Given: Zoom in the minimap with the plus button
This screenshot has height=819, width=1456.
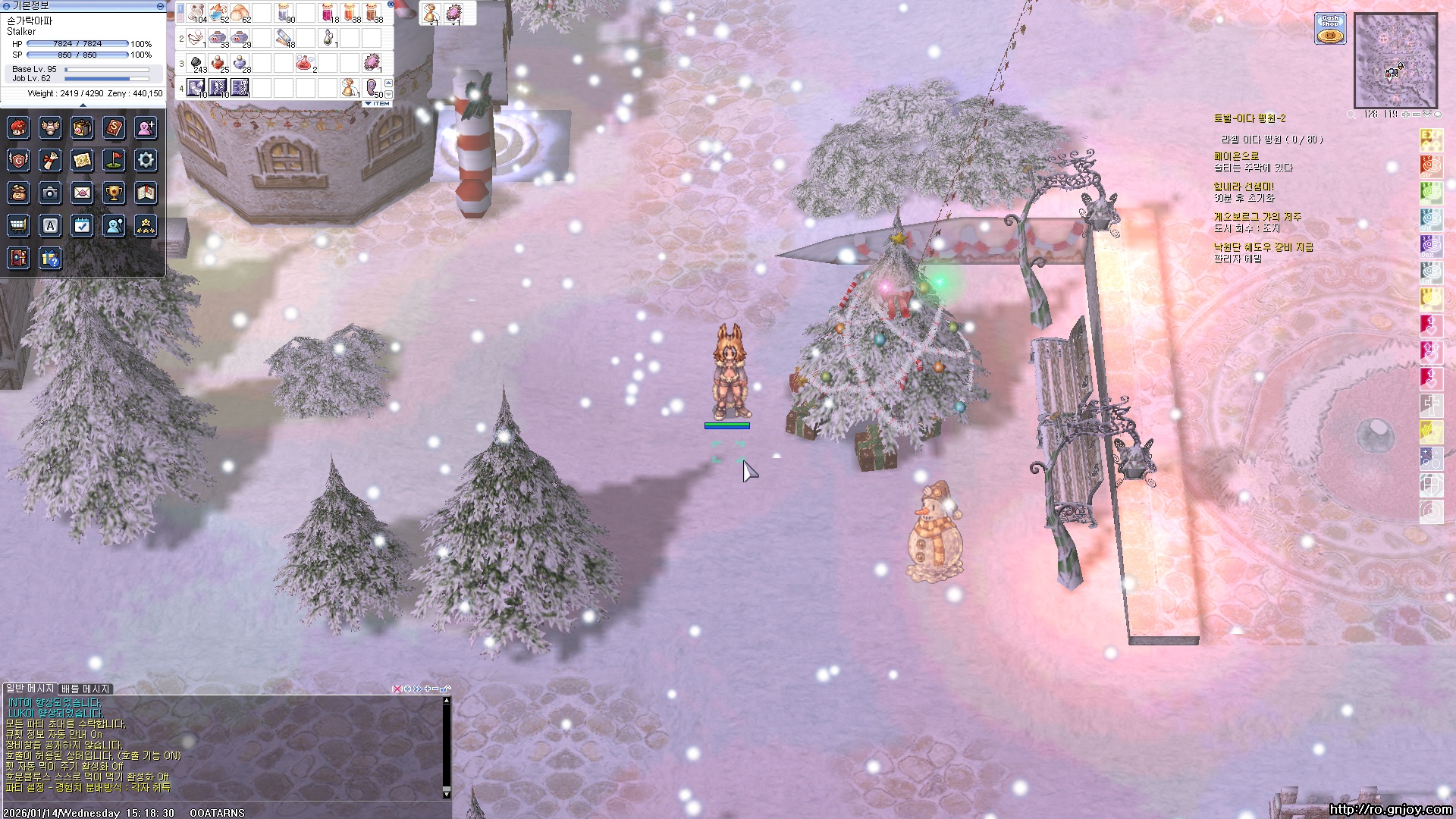Looking at the screenshot, I should coord(1405,115).
